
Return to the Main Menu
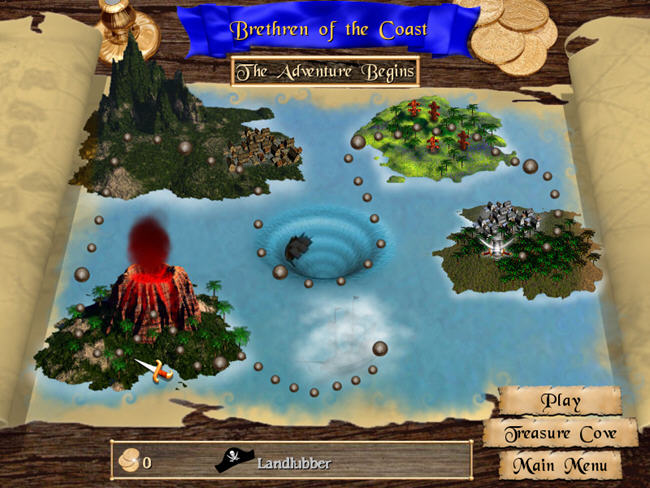[x=560, y=465]
